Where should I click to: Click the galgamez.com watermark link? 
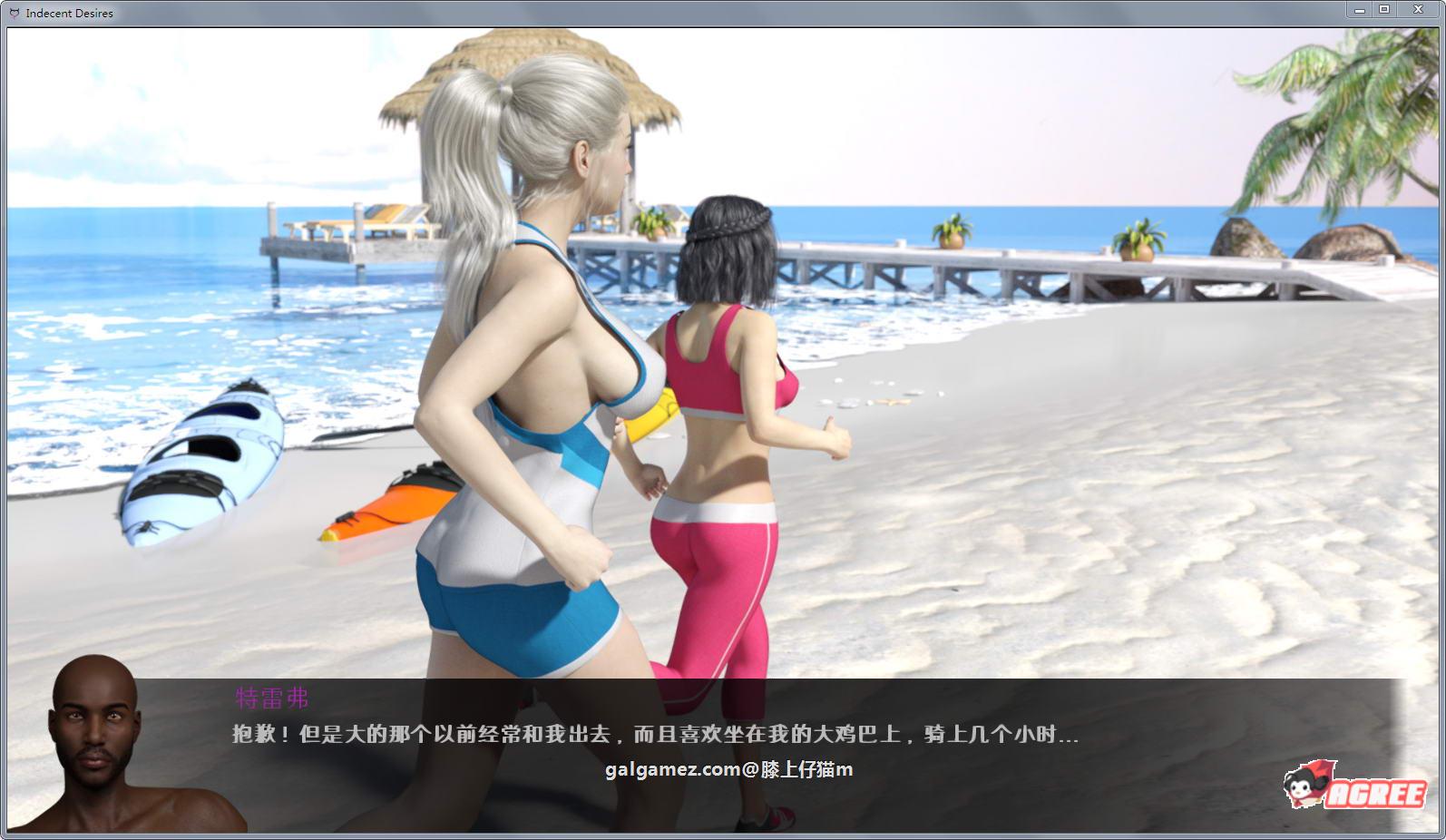[x=730, y=768]
